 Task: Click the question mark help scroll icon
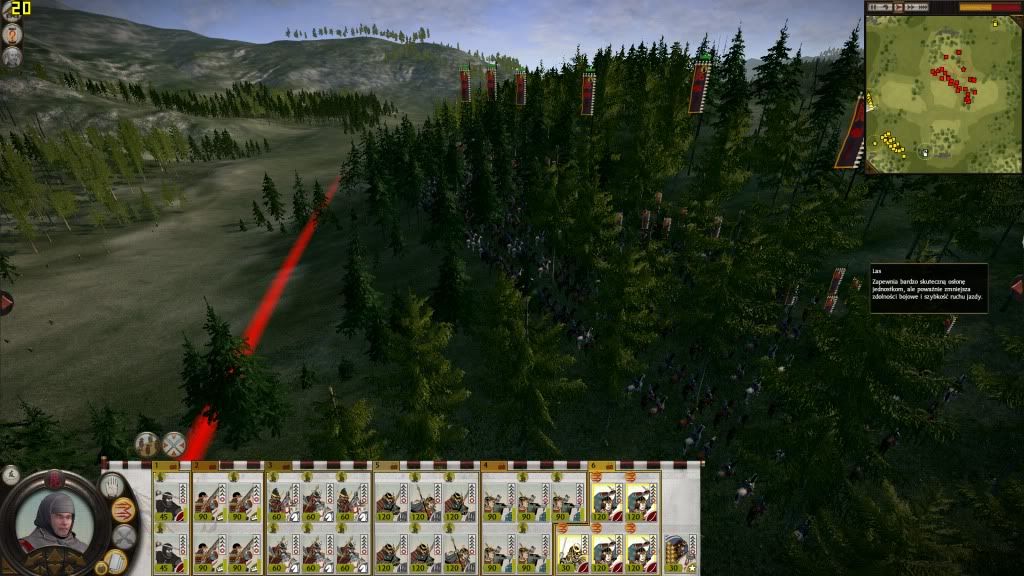[13, 32]
